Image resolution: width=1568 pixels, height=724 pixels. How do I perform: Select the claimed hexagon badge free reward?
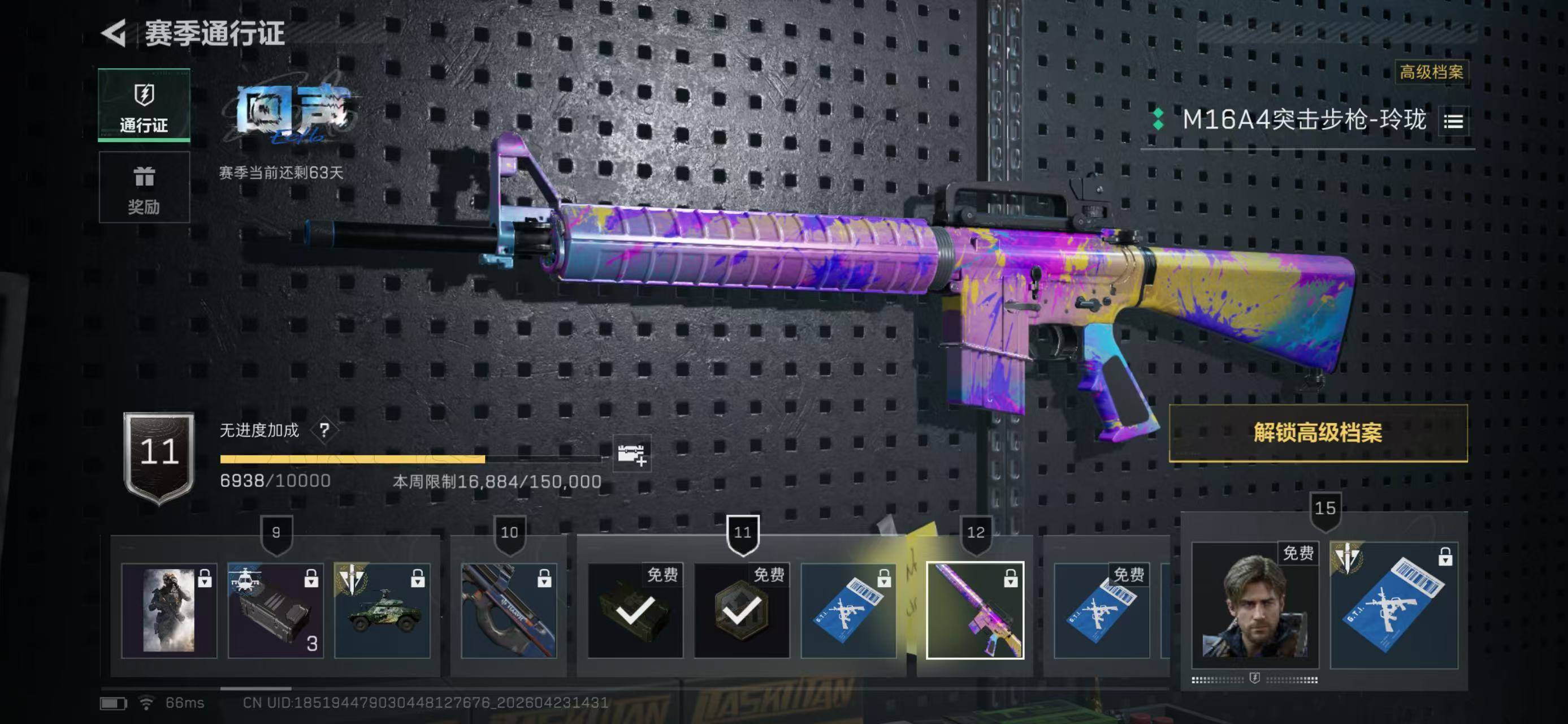pyautogui.click(x=742, y=610)
